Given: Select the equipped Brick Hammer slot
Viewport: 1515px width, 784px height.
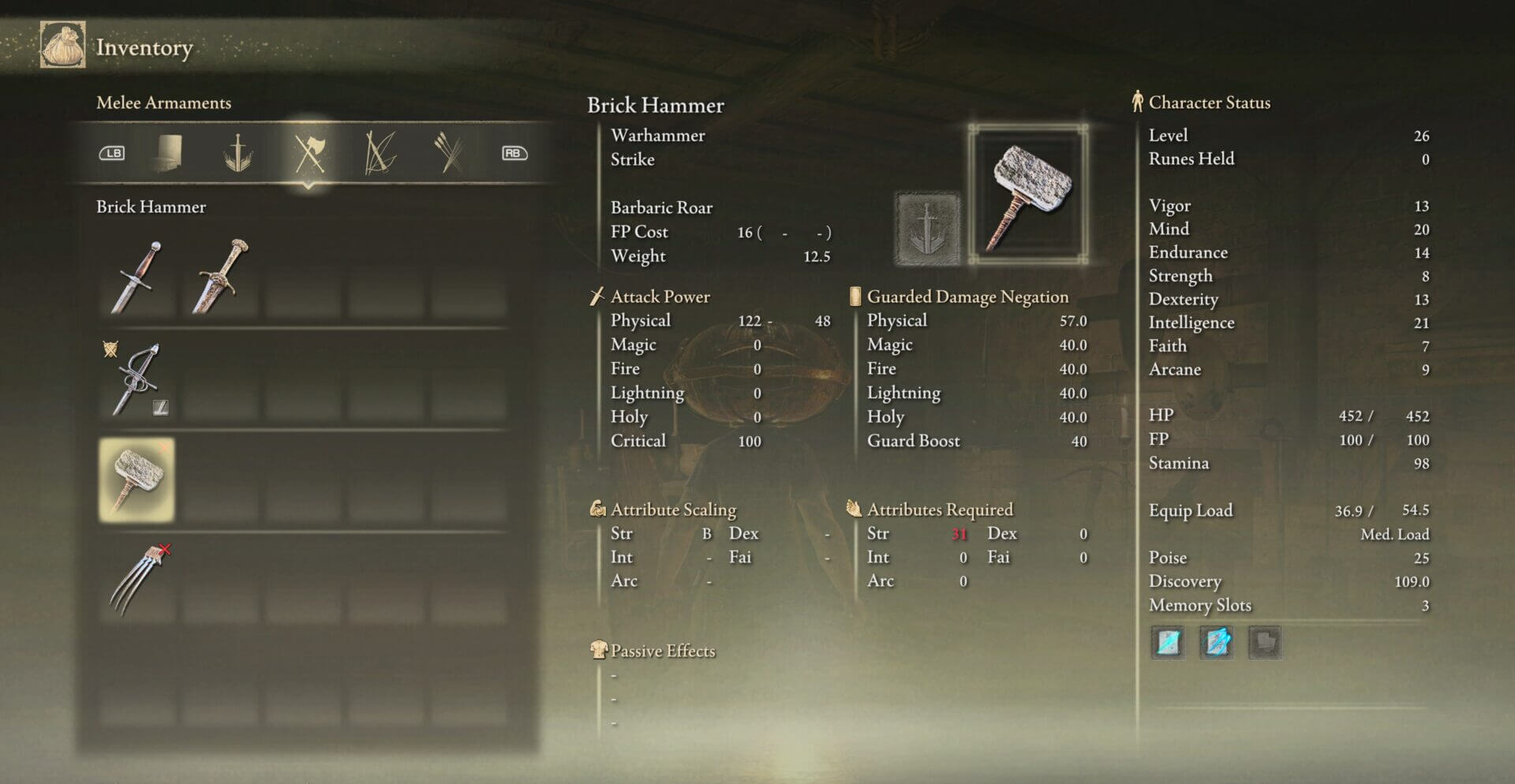Looking at the screenshot, I should (136, 478).
